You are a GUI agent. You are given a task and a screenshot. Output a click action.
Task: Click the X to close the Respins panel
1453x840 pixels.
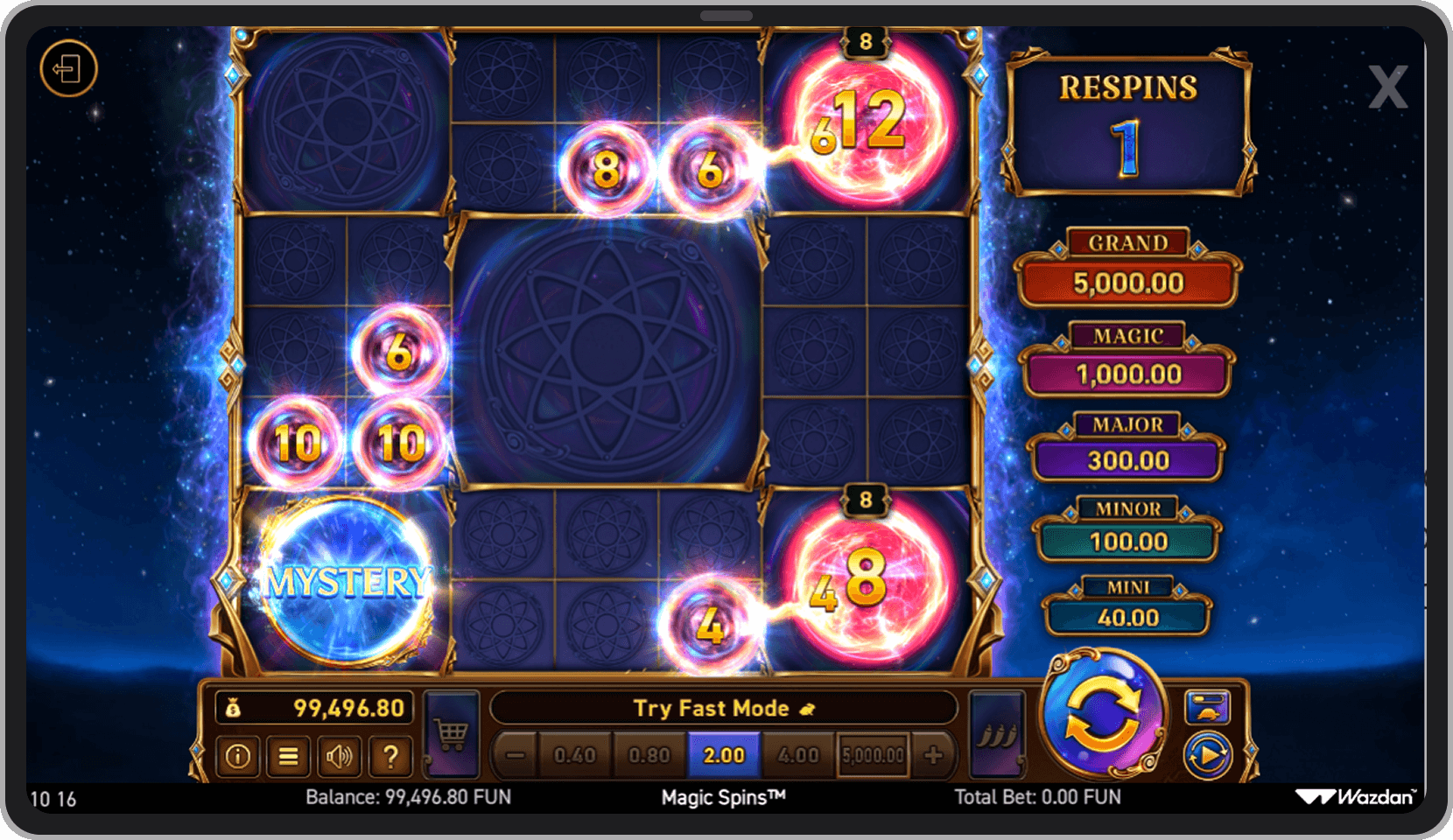1387,87
